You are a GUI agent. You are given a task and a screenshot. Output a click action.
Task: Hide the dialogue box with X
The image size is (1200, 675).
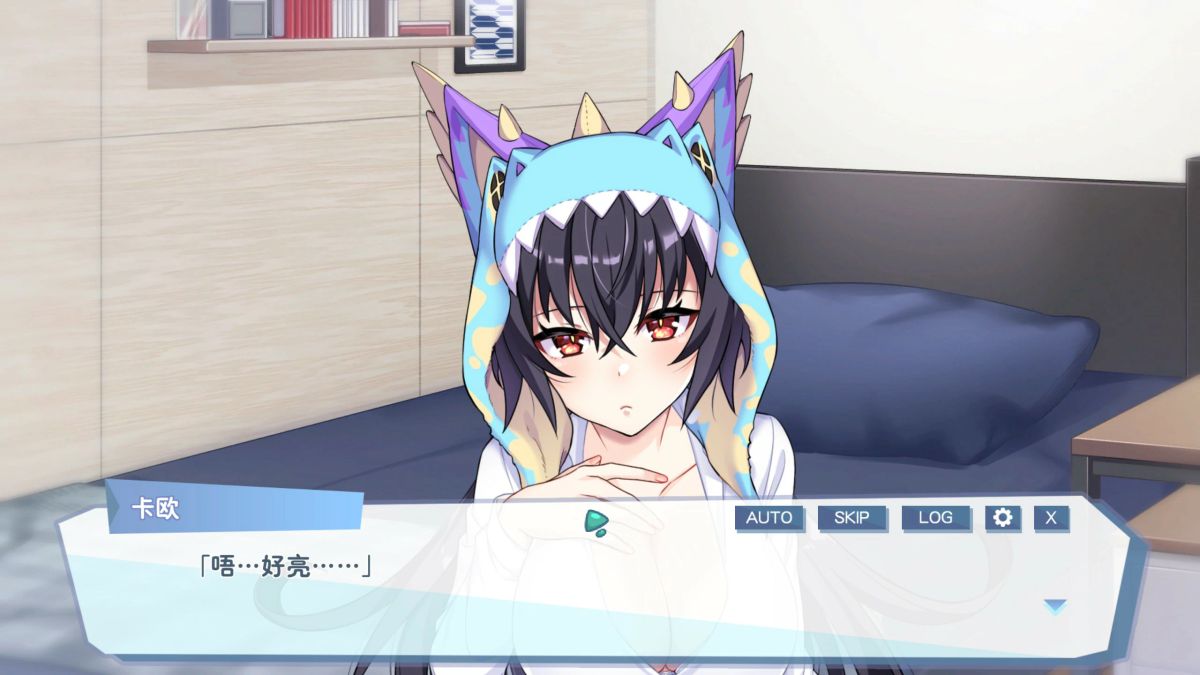pos(1051,518)
